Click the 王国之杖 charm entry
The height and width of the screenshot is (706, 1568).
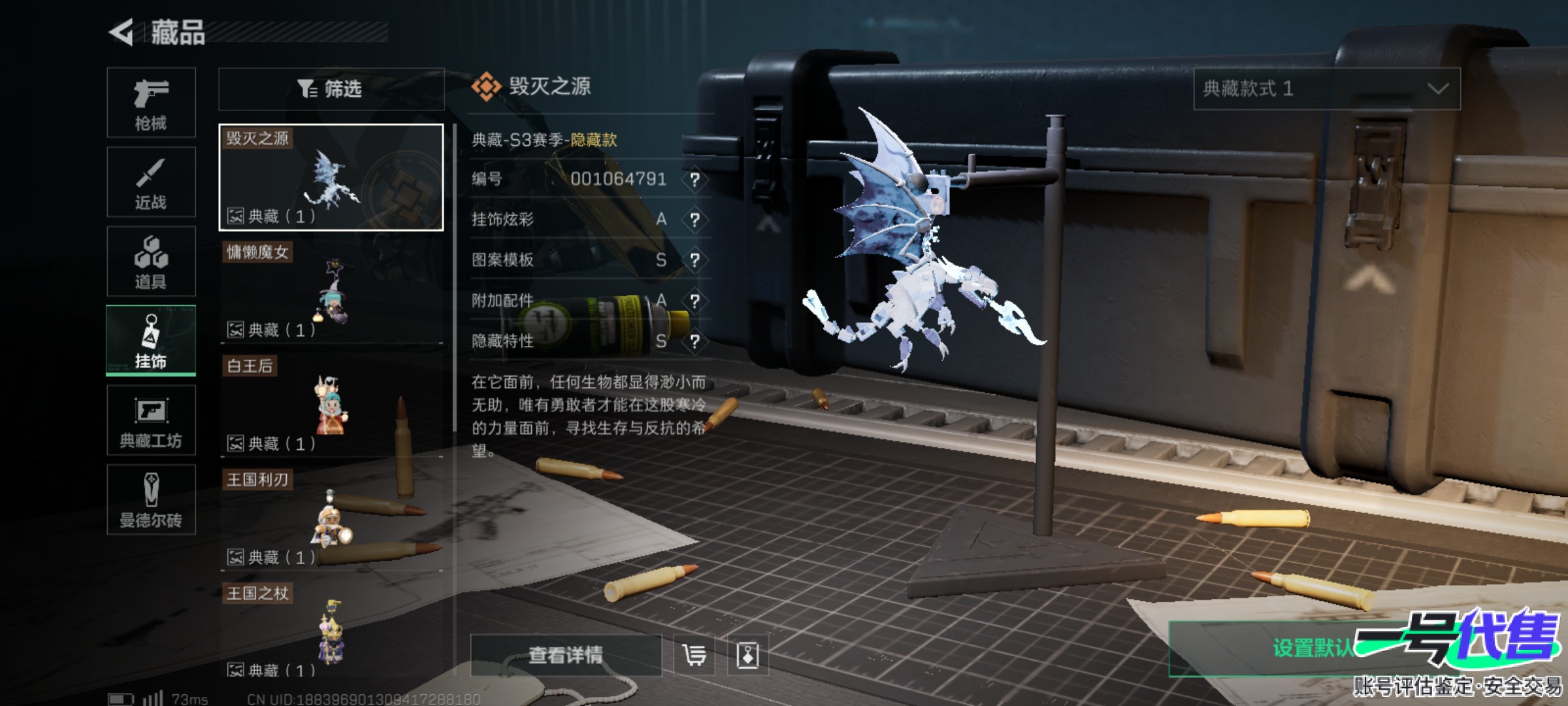331,631
